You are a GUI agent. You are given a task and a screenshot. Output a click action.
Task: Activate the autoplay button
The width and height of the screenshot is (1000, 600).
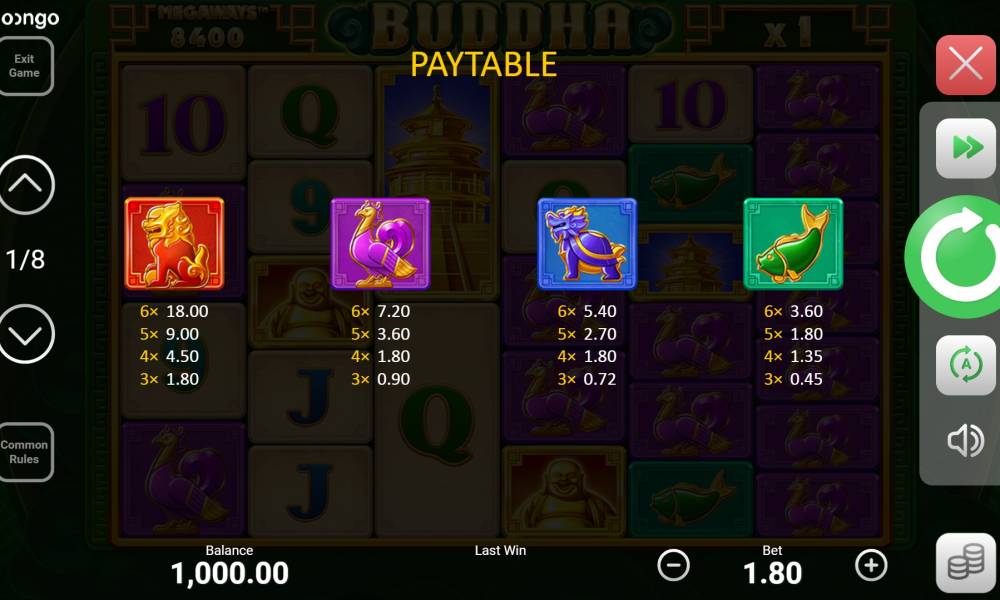click(x=965, y=365)
